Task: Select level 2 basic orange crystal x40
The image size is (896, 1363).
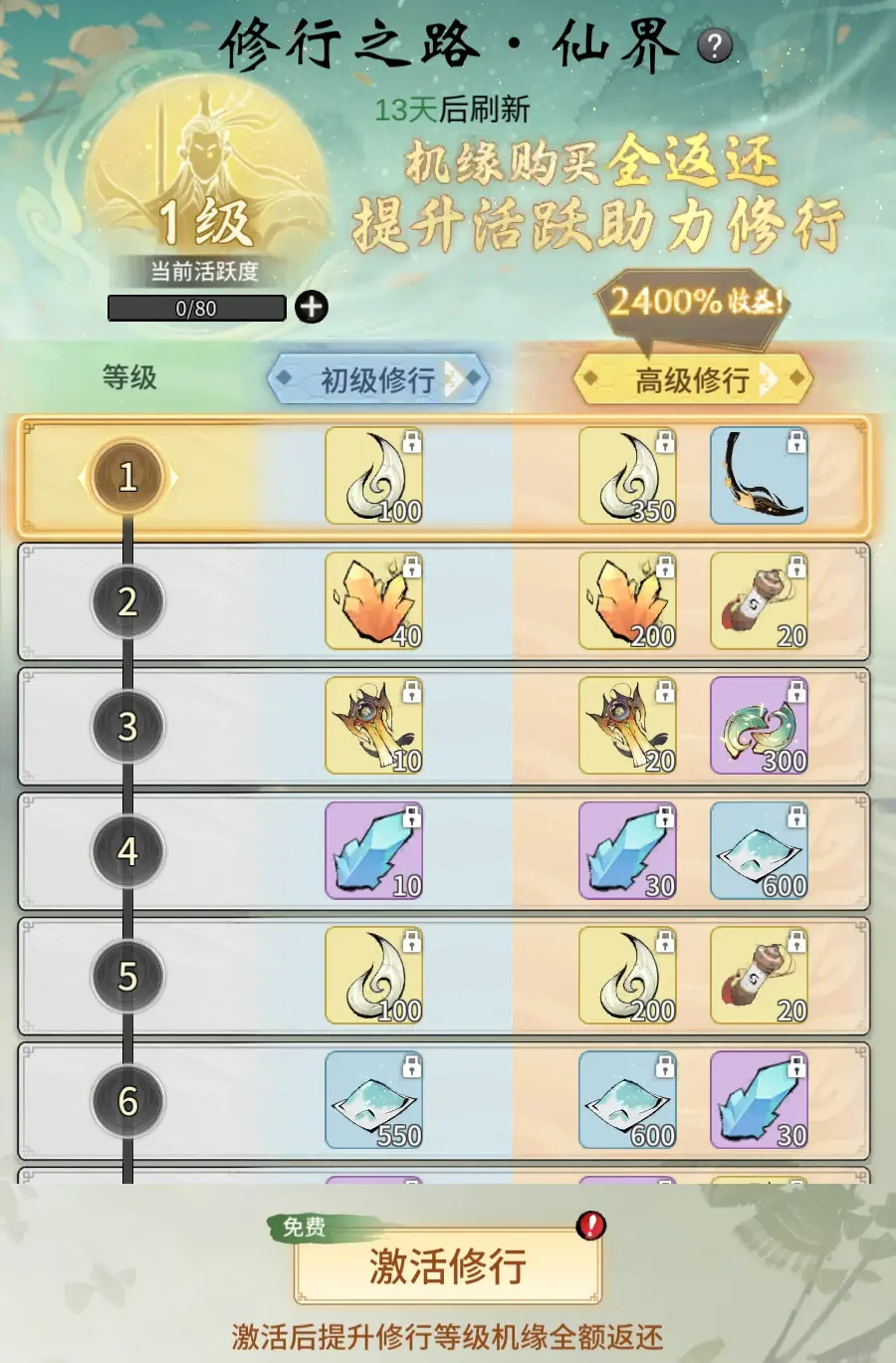Action: point(374,601)
